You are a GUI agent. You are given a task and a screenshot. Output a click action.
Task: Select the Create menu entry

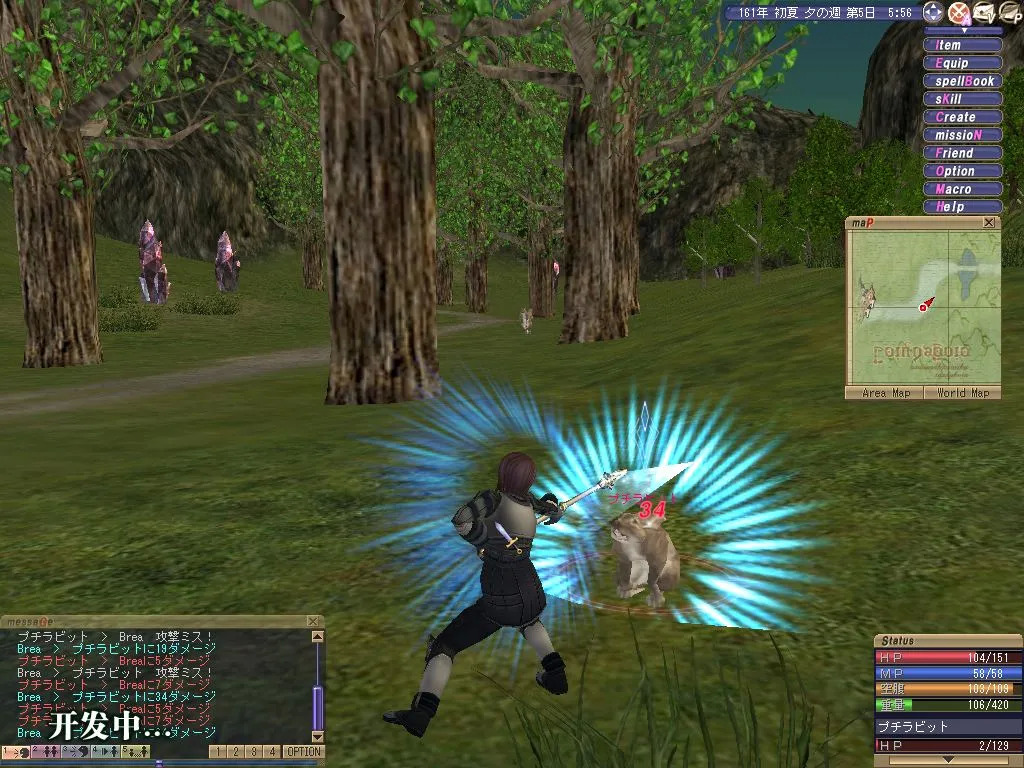point(962,117)
